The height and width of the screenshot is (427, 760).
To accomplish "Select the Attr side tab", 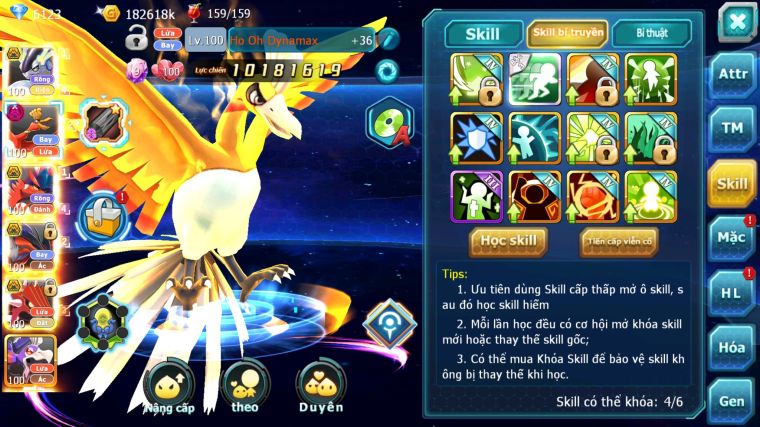I will (732, 74).
